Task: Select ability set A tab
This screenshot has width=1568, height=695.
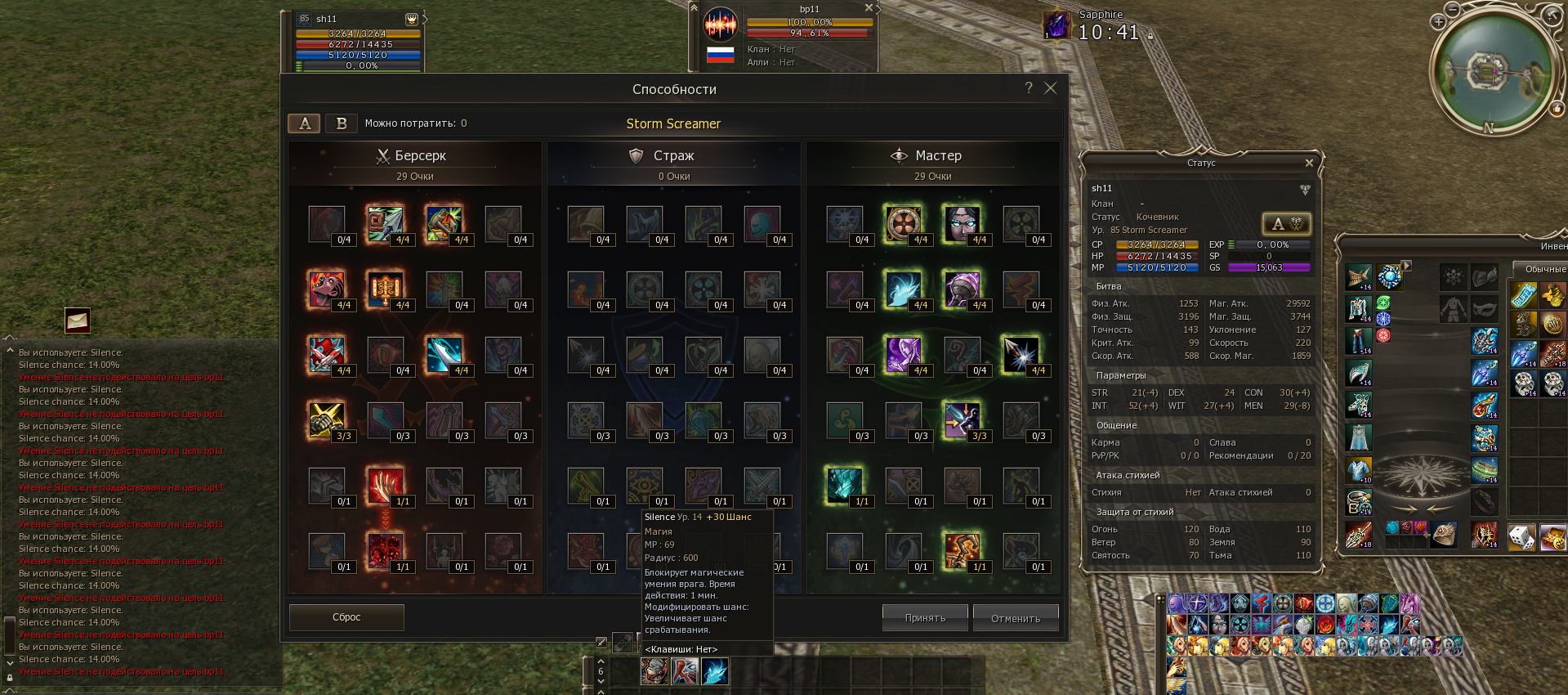Action: 305,123
